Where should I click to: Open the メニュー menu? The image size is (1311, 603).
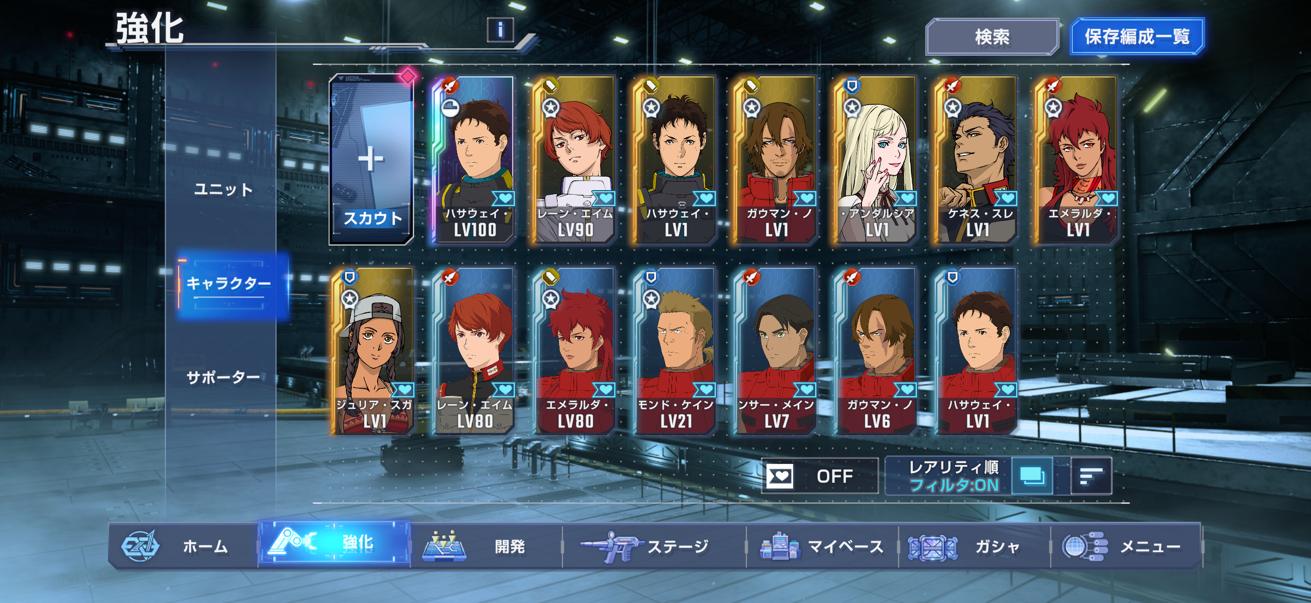pyautogui.click(x=1126, y=546)
